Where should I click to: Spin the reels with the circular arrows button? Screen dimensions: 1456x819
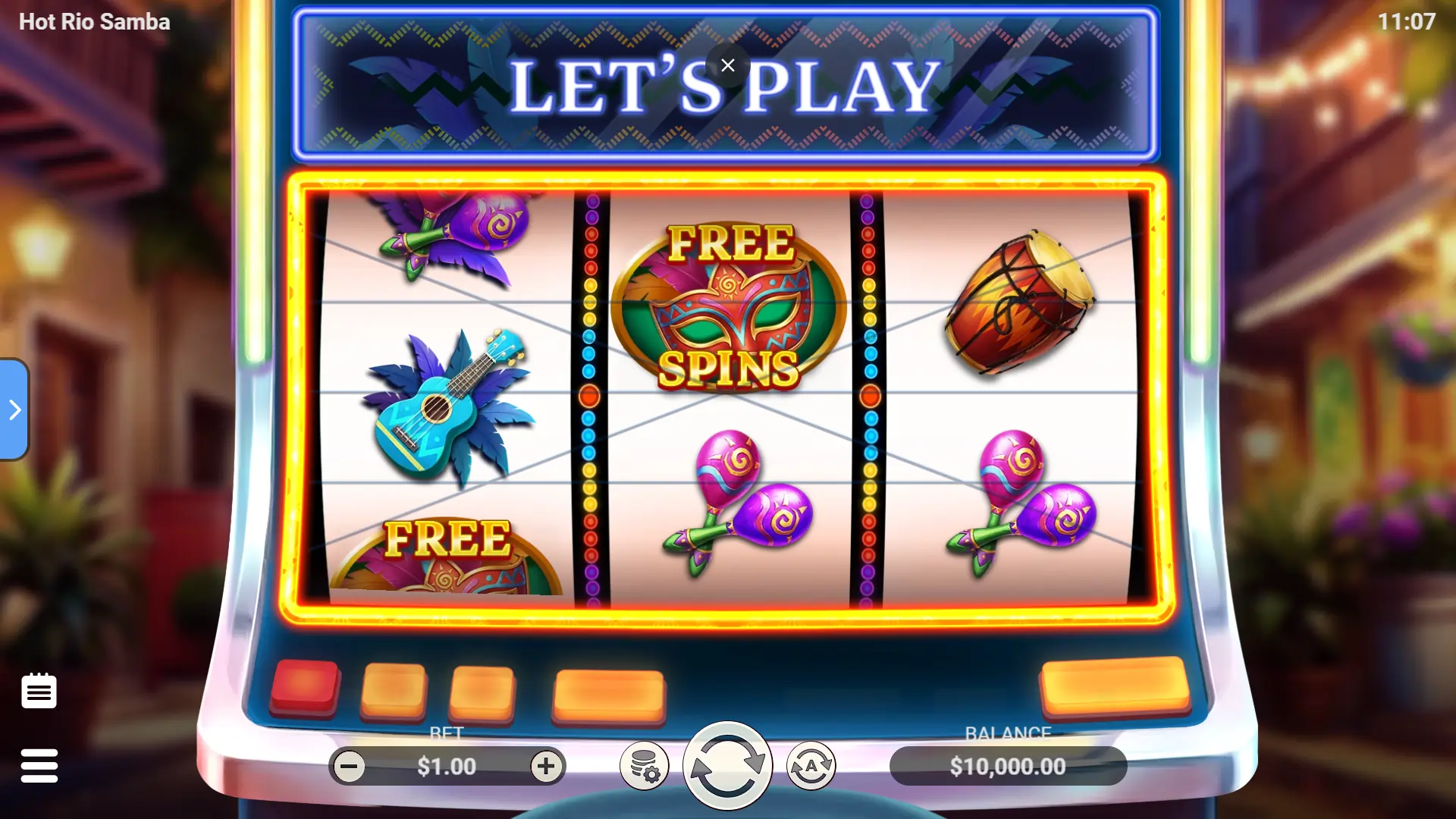[x=727, y=765]
